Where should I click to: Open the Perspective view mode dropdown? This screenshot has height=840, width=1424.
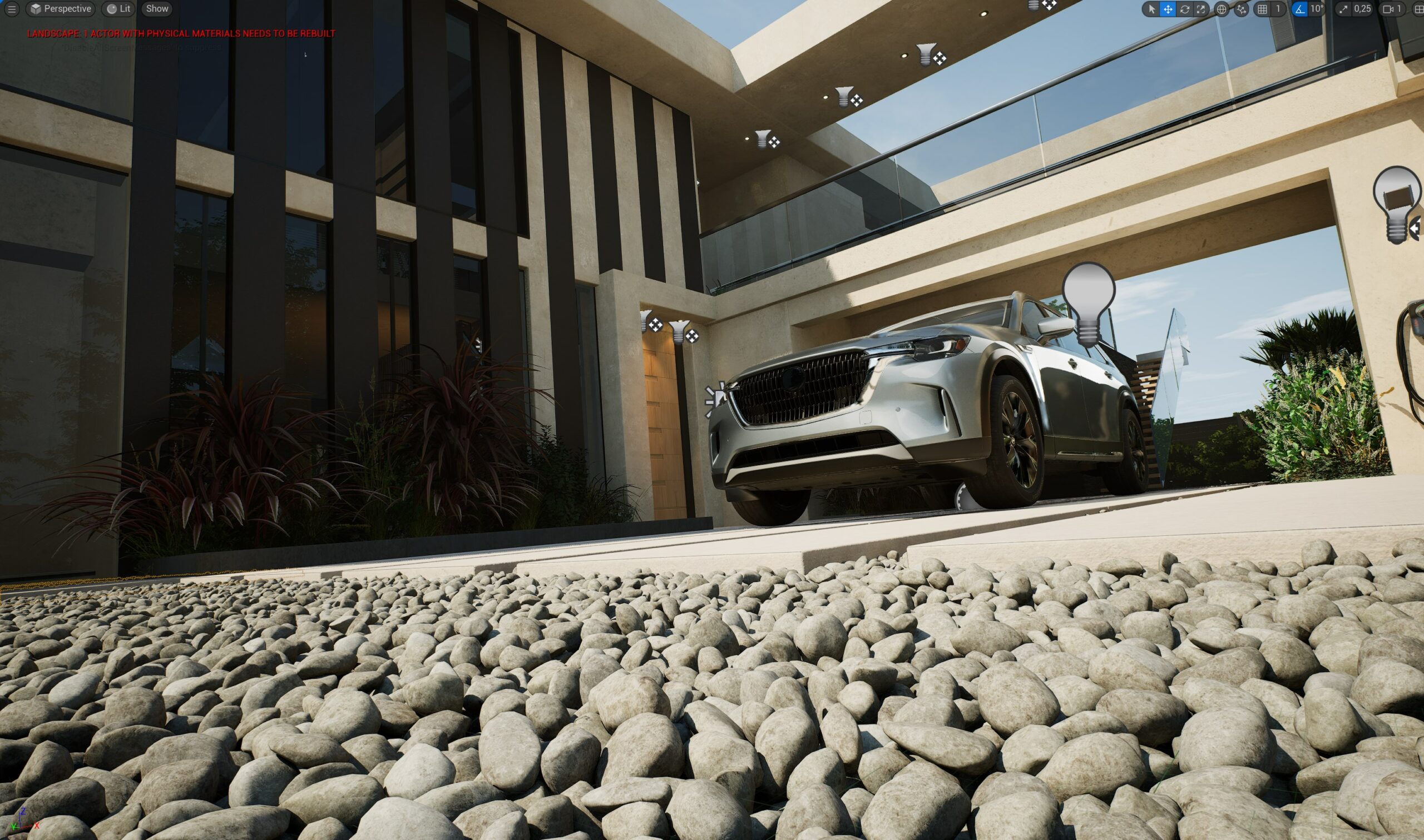[61, 9]
